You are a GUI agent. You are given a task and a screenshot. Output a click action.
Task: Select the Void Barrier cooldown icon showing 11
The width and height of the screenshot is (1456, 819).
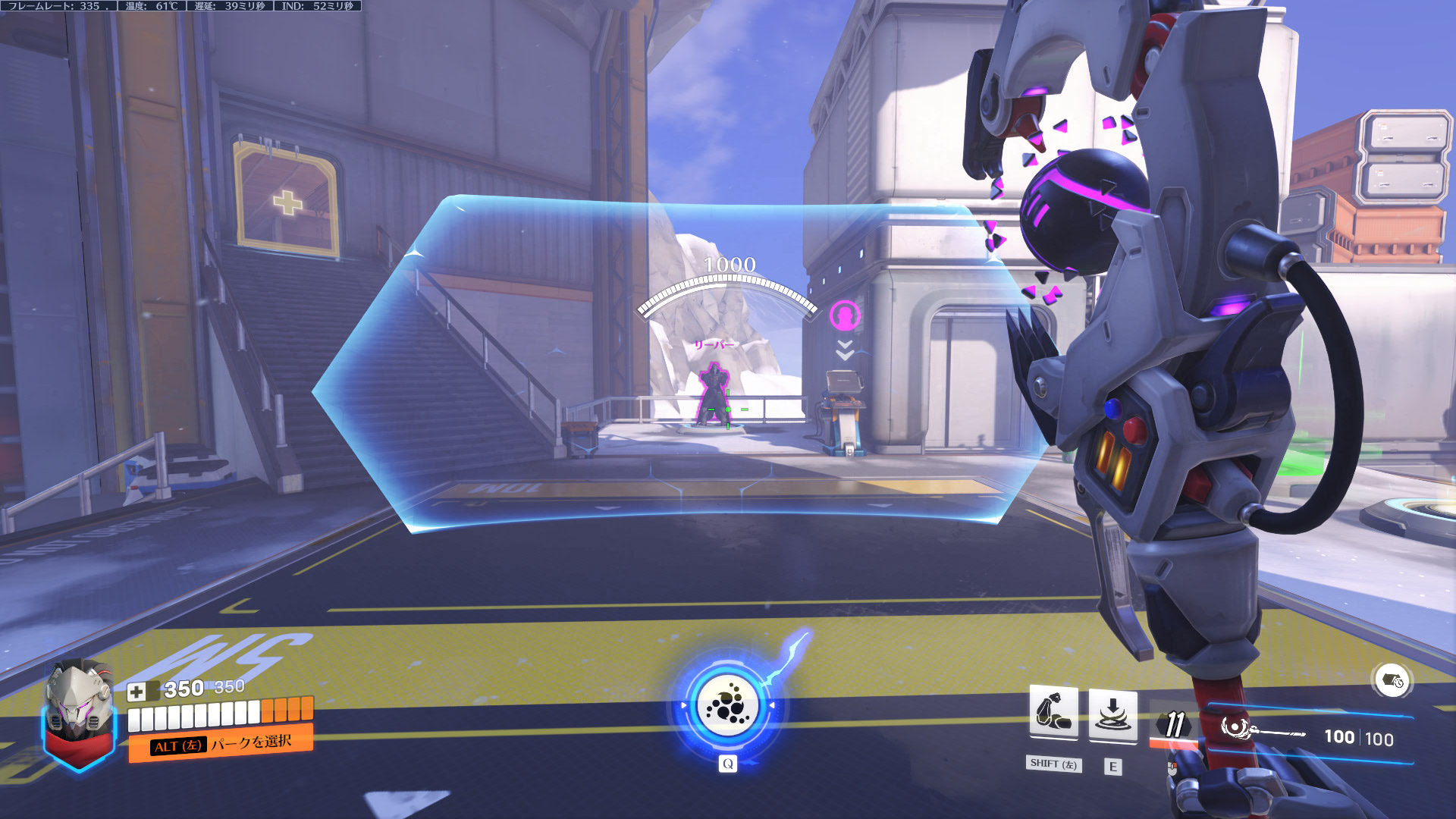1174,725
